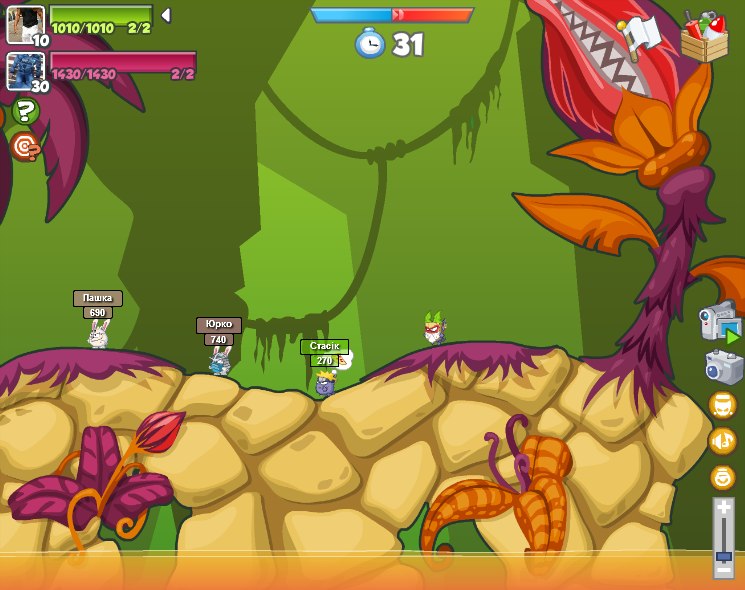Click the orange target hint icon
Screen dimensions: 745x590
[x=25, y=147]
